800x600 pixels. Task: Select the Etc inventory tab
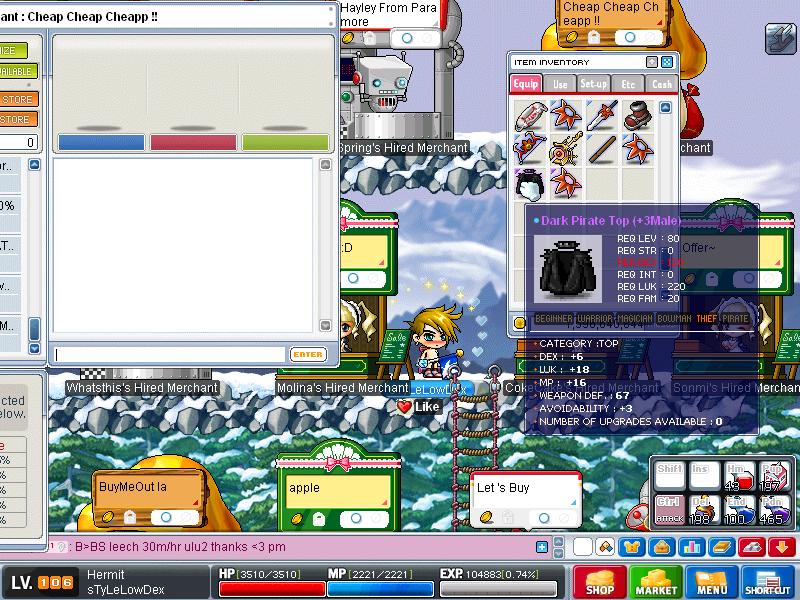(628, 85)
